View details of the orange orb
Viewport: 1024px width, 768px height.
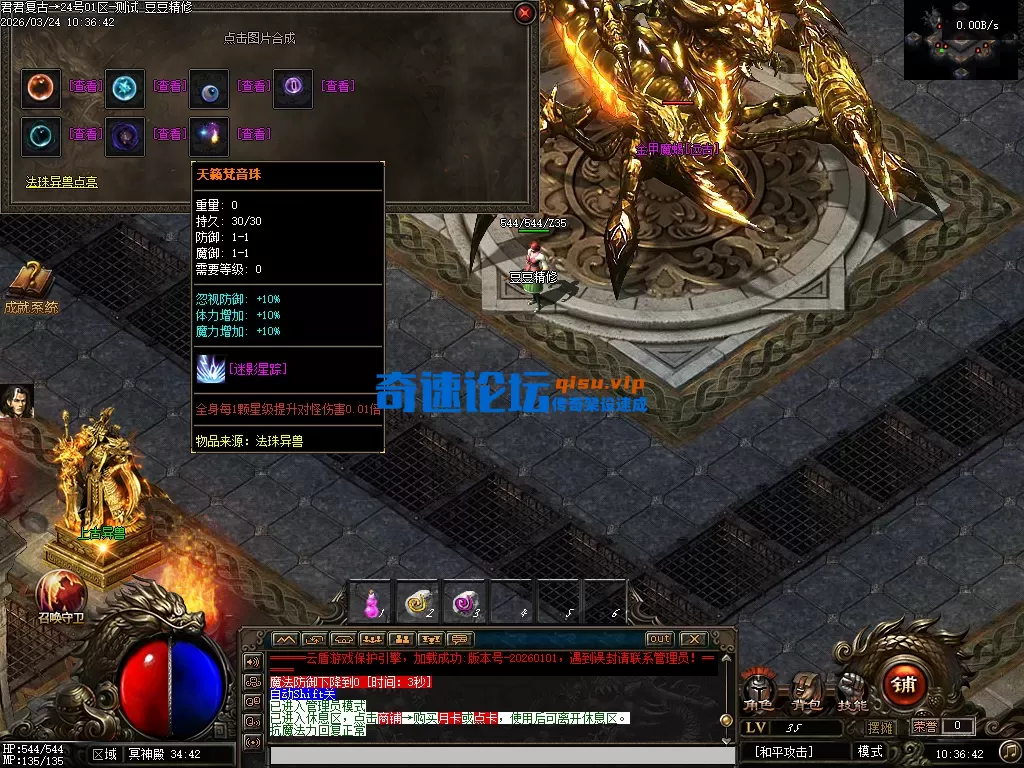(85, 87)
